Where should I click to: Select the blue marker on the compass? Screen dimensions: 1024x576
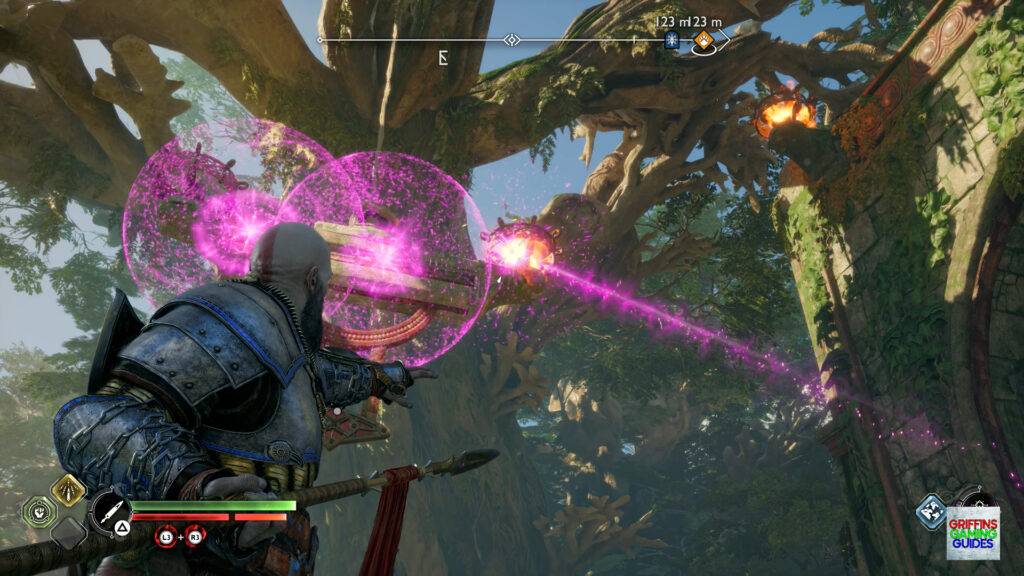pos(672,40)
